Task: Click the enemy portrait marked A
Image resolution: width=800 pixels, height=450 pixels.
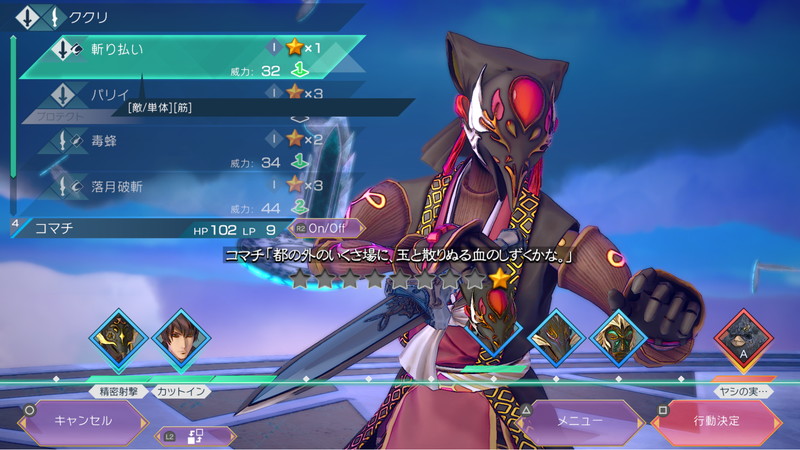Action: [x=744, y=341]
